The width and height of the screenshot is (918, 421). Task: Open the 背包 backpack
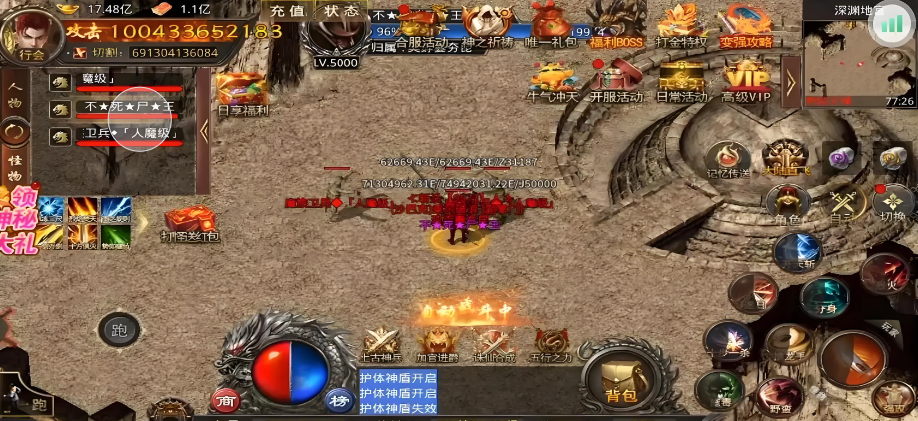tap(621, 380)
